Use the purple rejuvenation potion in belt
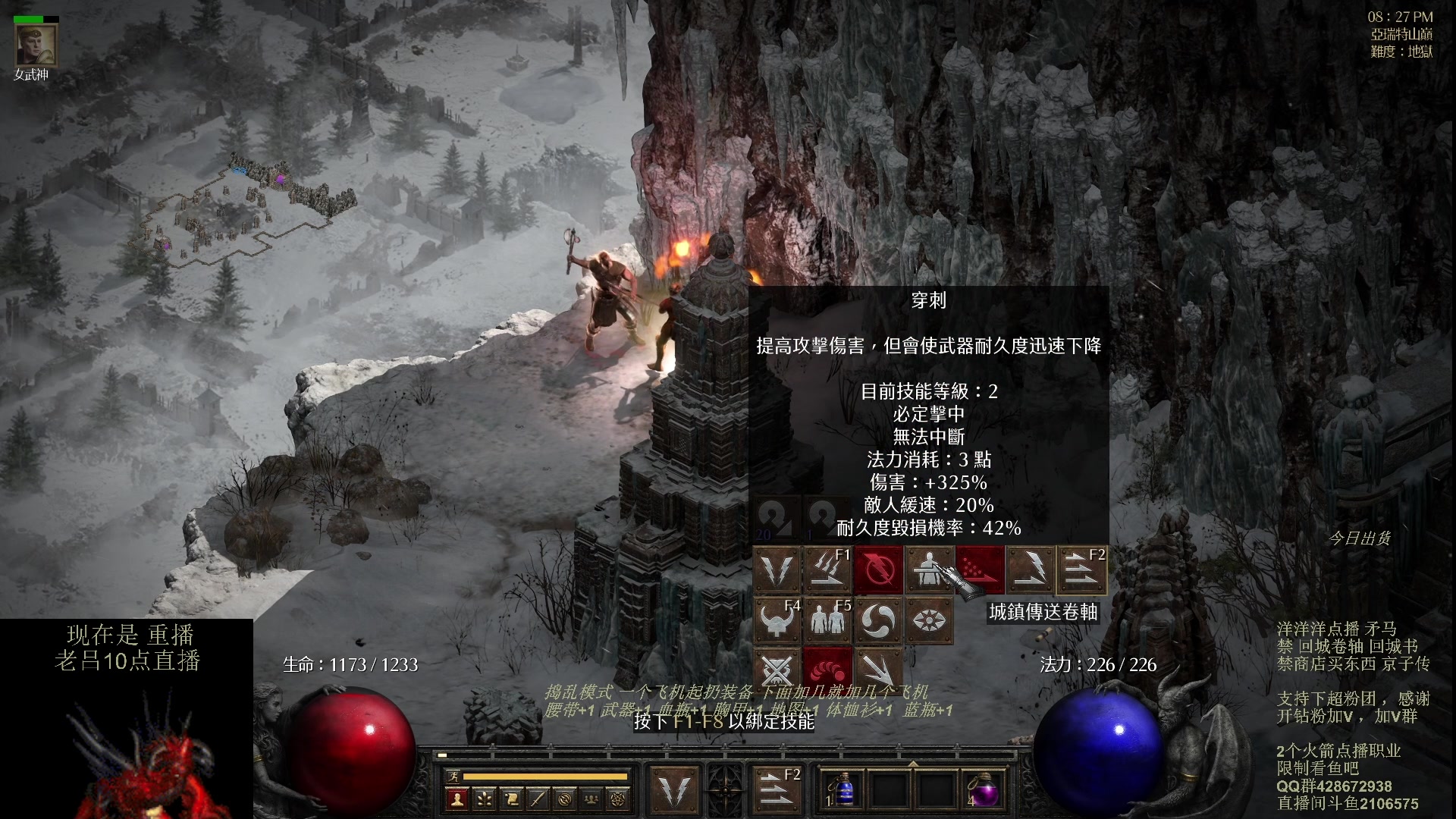The image size is (1456, 819). click(x=983, y=790)
